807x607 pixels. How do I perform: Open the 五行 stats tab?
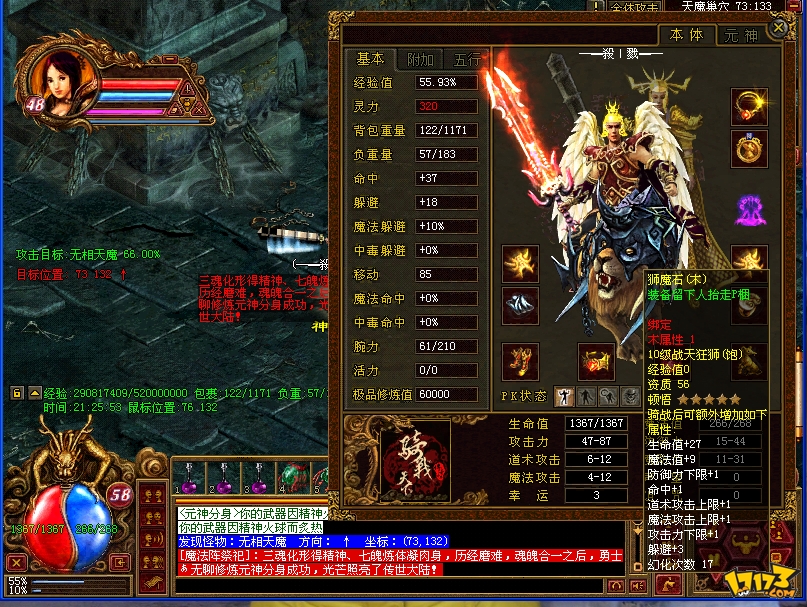(466, 59)
